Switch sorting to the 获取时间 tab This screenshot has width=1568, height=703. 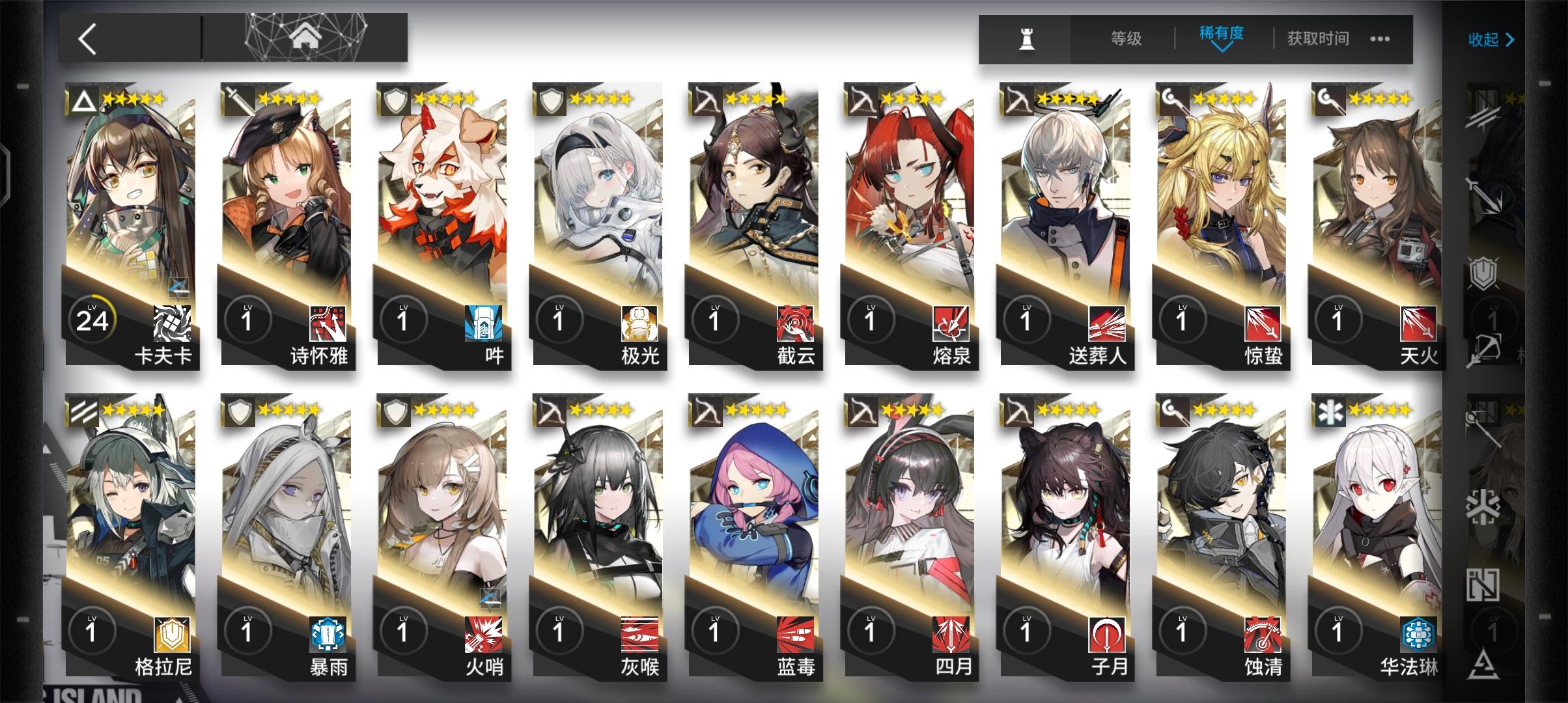click(1317, 39)
